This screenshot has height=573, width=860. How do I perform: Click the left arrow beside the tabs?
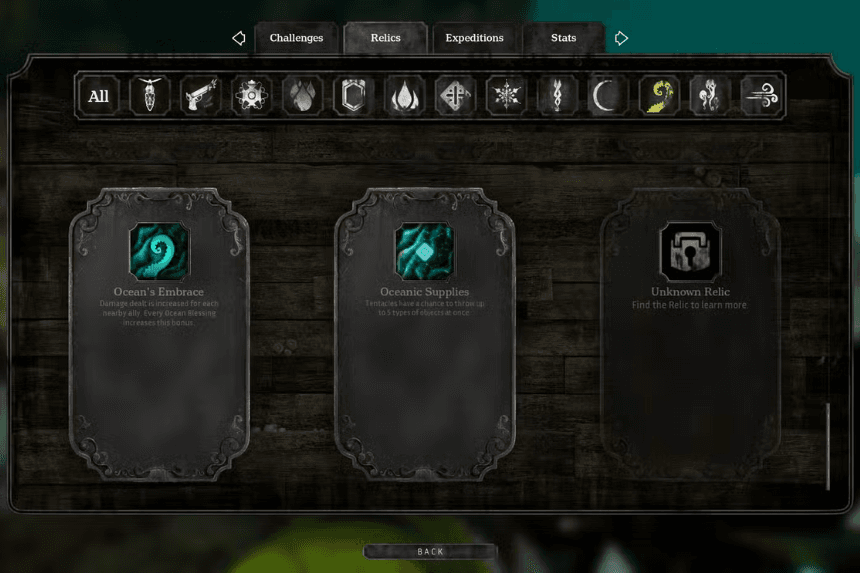(238, 38)
